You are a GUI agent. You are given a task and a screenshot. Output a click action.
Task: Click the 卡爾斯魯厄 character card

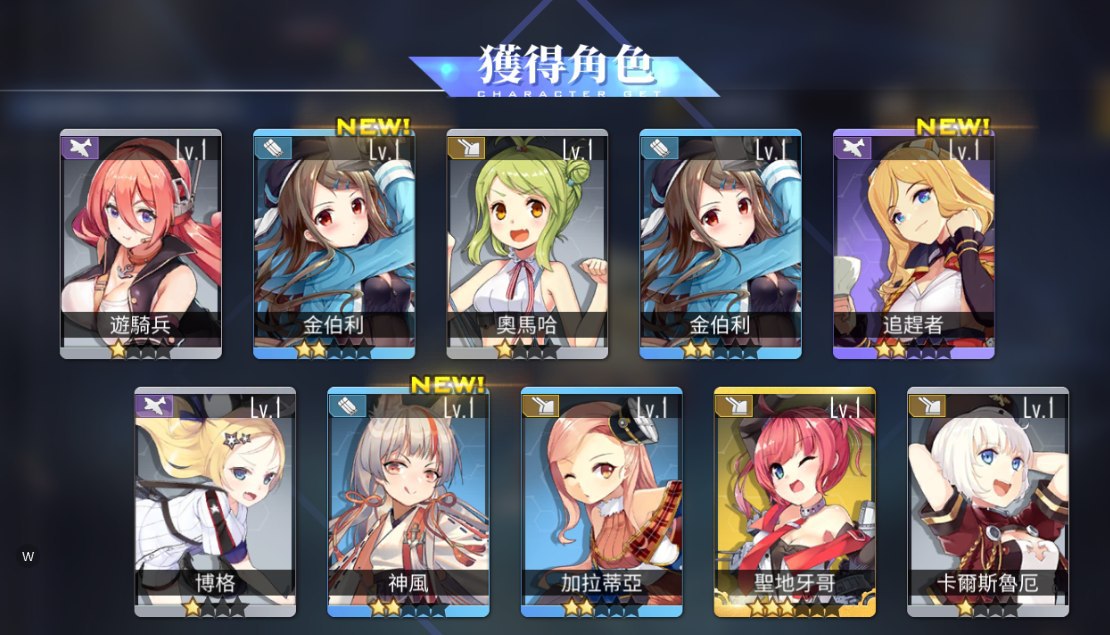(988, 501)
